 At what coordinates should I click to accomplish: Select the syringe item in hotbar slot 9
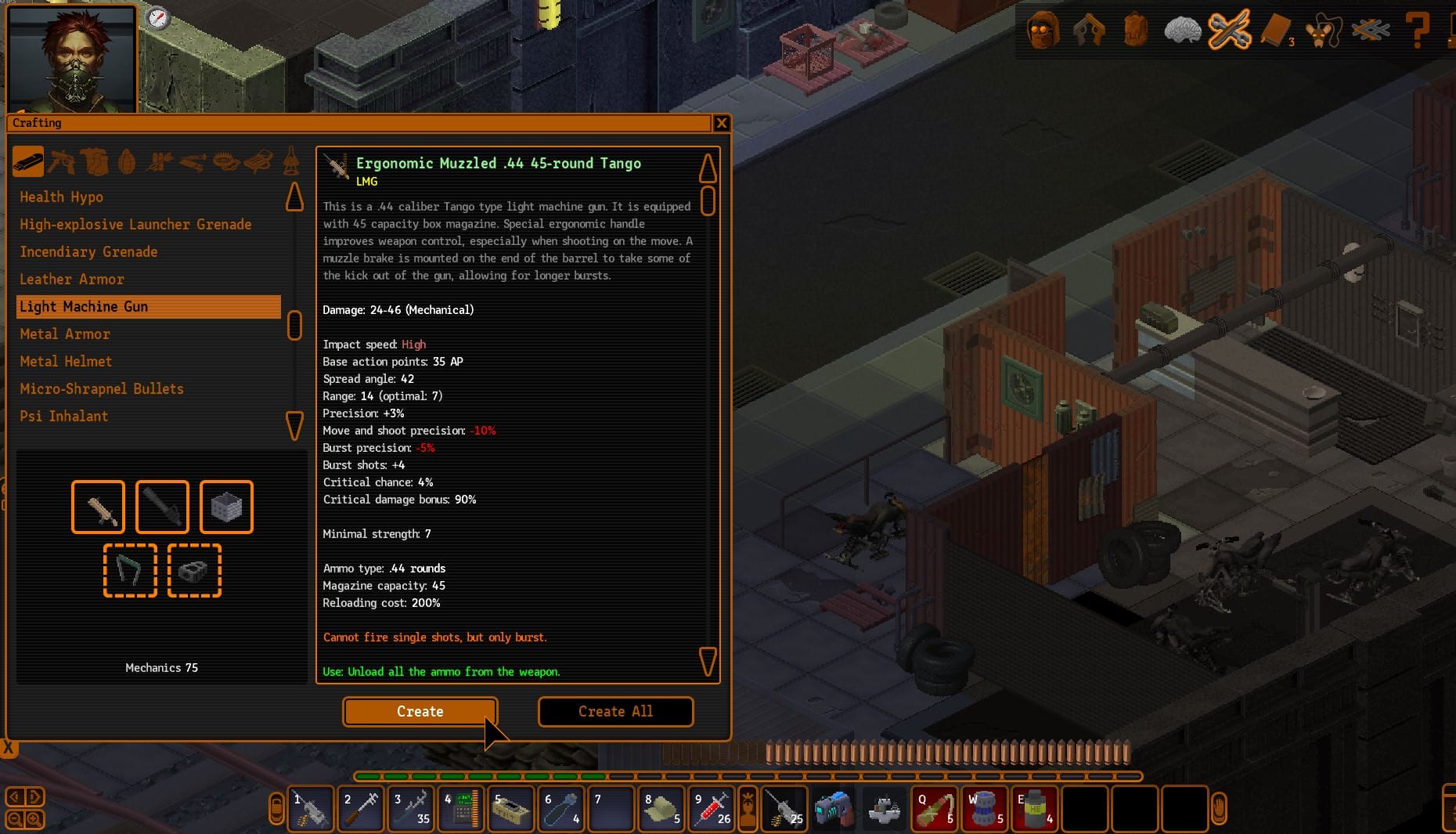tap(712, 809)
